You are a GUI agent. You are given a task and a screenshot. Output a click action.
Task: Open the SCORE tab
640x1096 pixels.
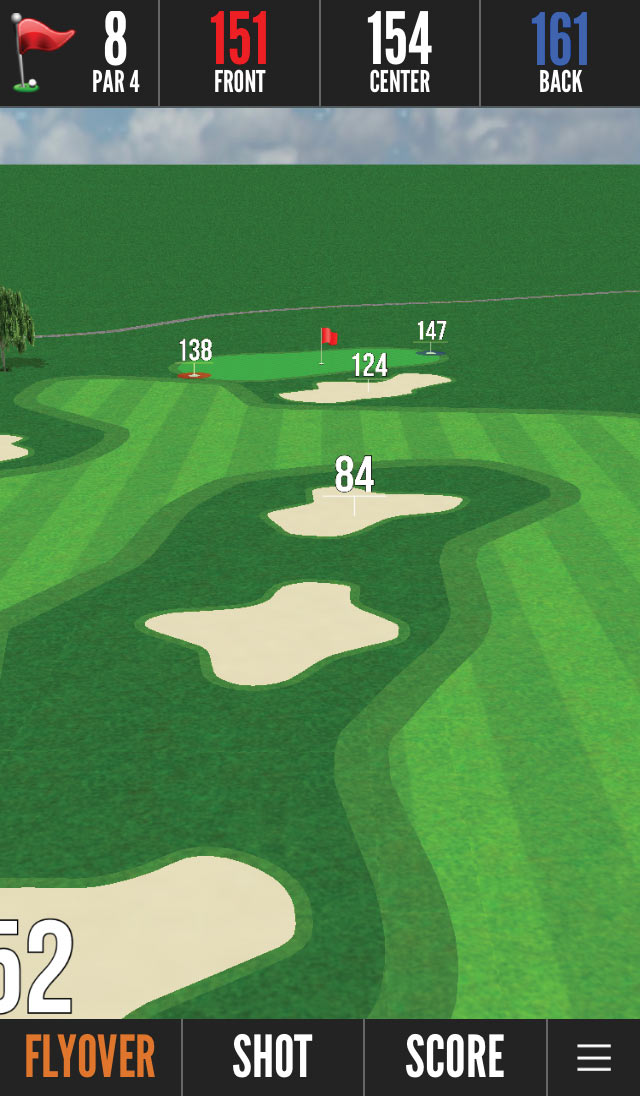455,1057
